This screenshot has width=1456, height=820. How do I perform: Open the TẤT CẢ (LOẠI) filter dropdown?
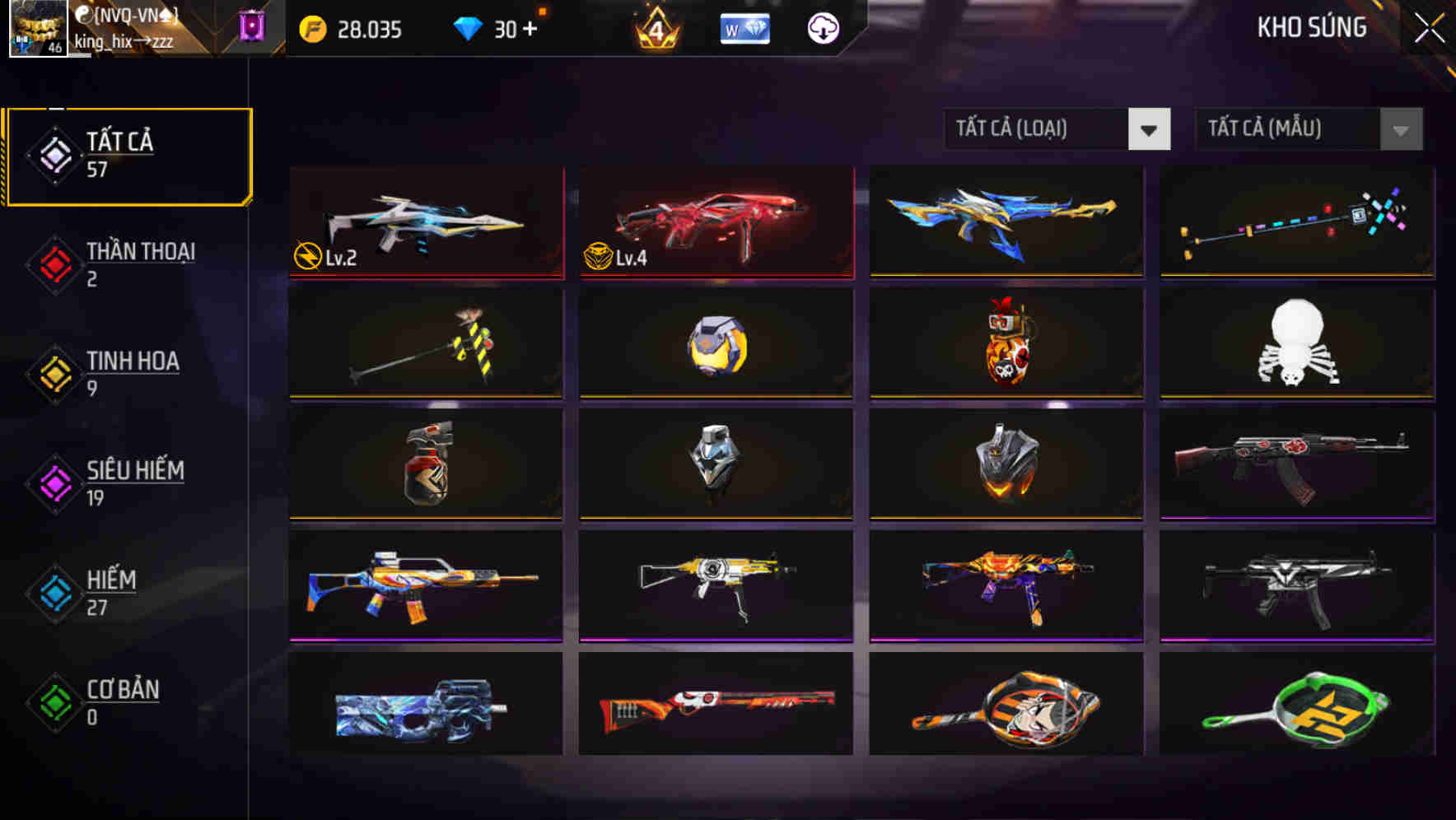tap(1056, 129)
